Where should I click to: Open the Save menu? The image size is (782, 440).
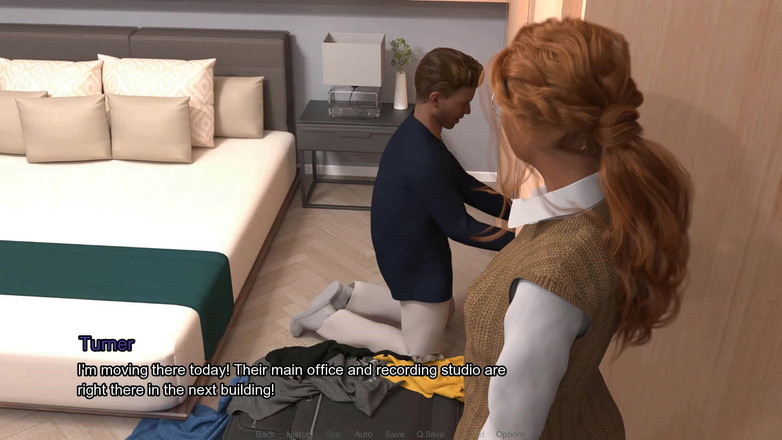pos(395,434)
